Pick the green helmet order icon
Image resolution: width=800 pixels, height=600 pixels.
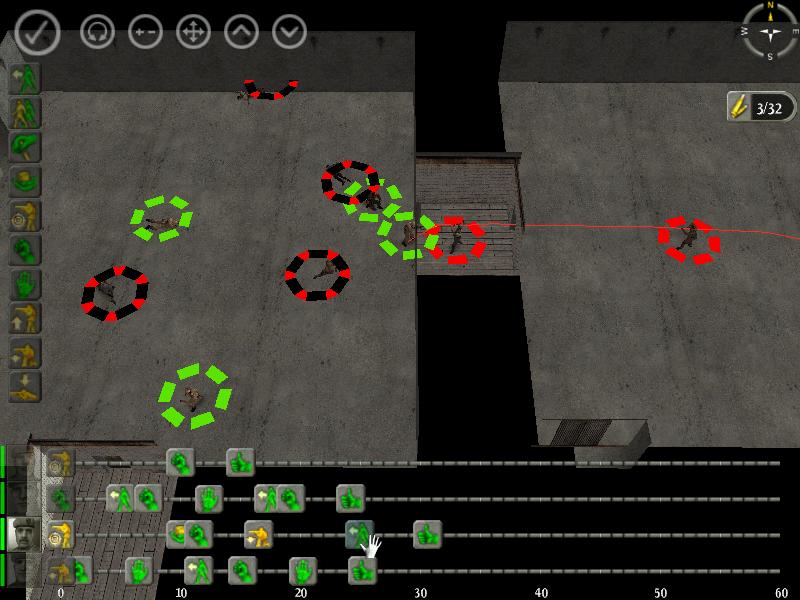pyautogui.click(x=24, y=180)
